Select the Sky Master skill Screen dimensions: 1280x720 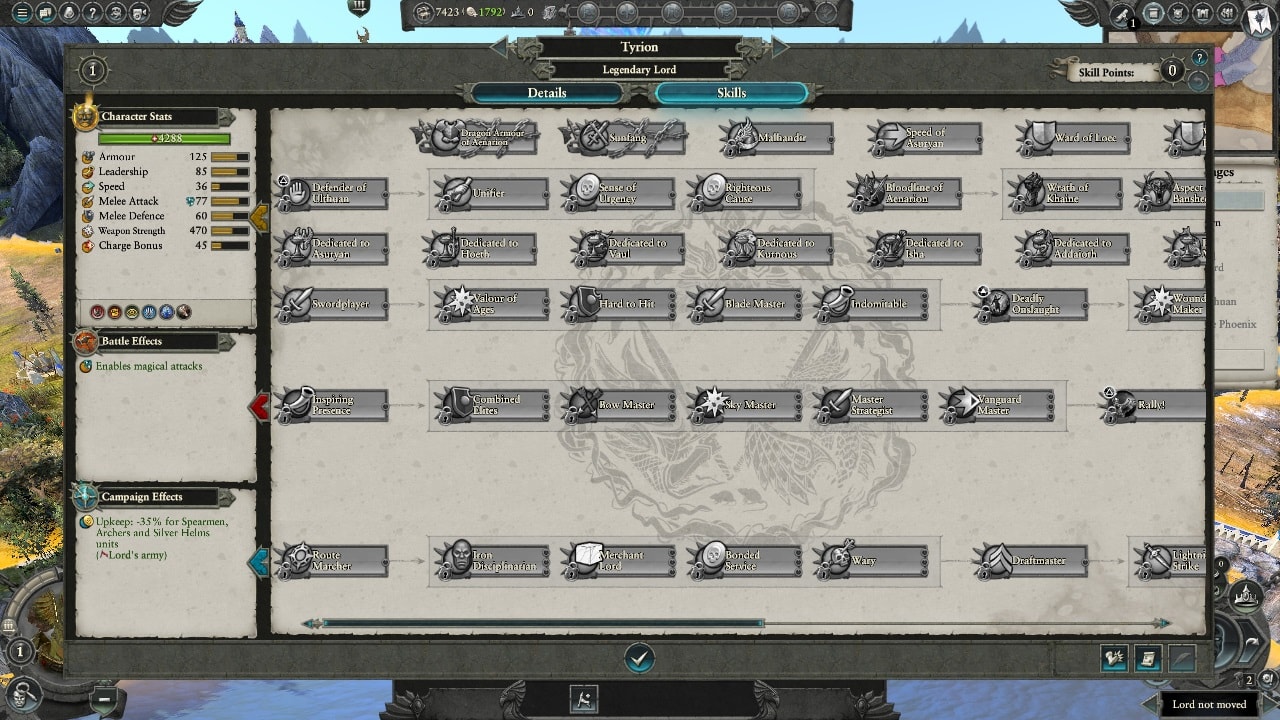(745, 405)
